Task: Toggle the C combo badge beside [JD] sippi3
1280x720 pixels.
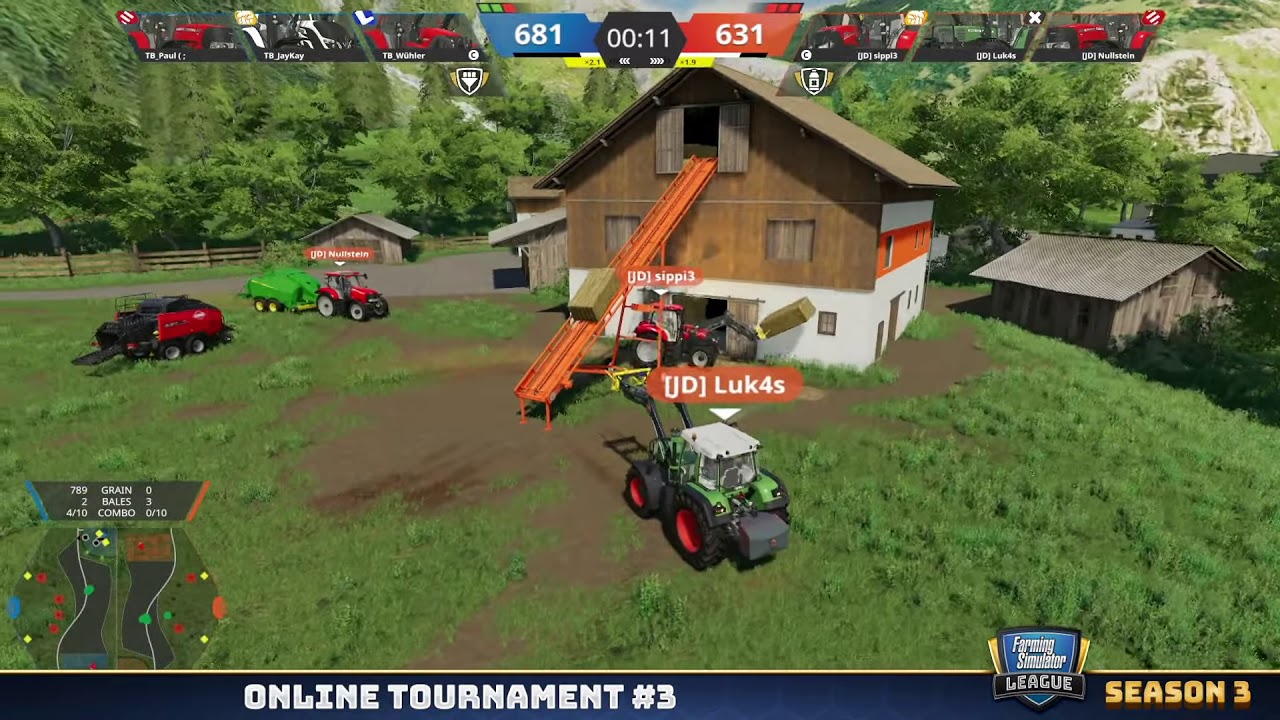Action: [x=806, y=55]
